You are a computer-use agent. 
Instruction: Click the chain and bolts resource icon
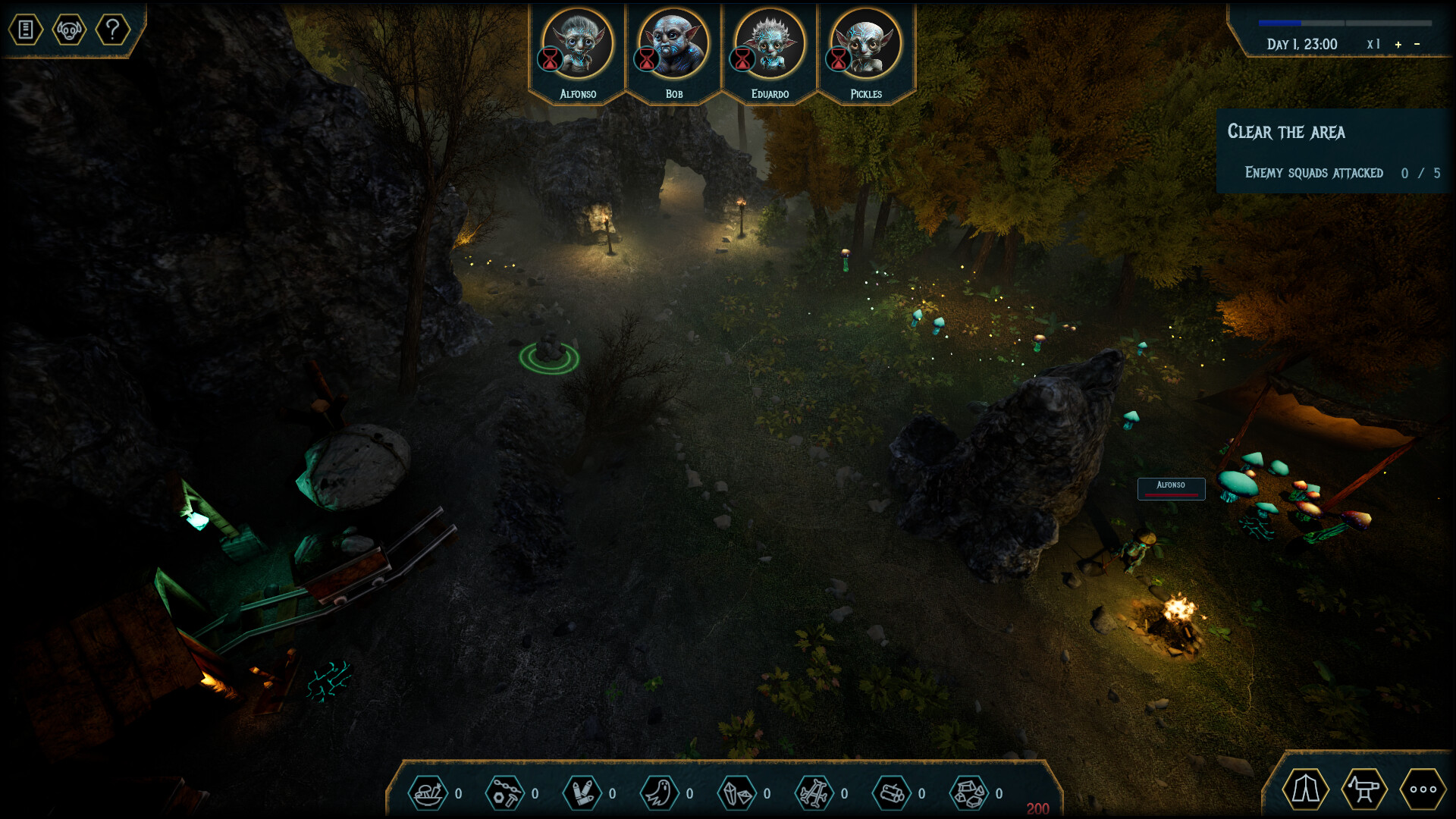coord(505,793)
